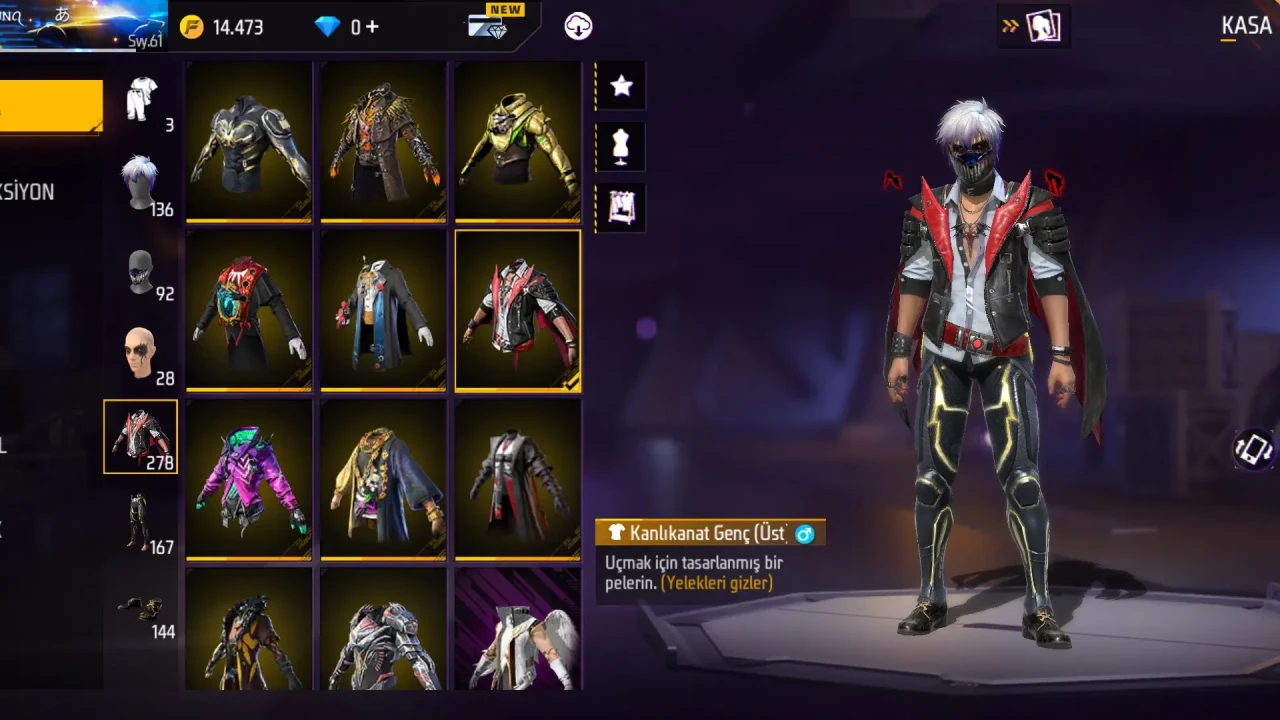
Task: Select the mask category with 92 items
Action: pyautogui.click(x=142, y=272)
